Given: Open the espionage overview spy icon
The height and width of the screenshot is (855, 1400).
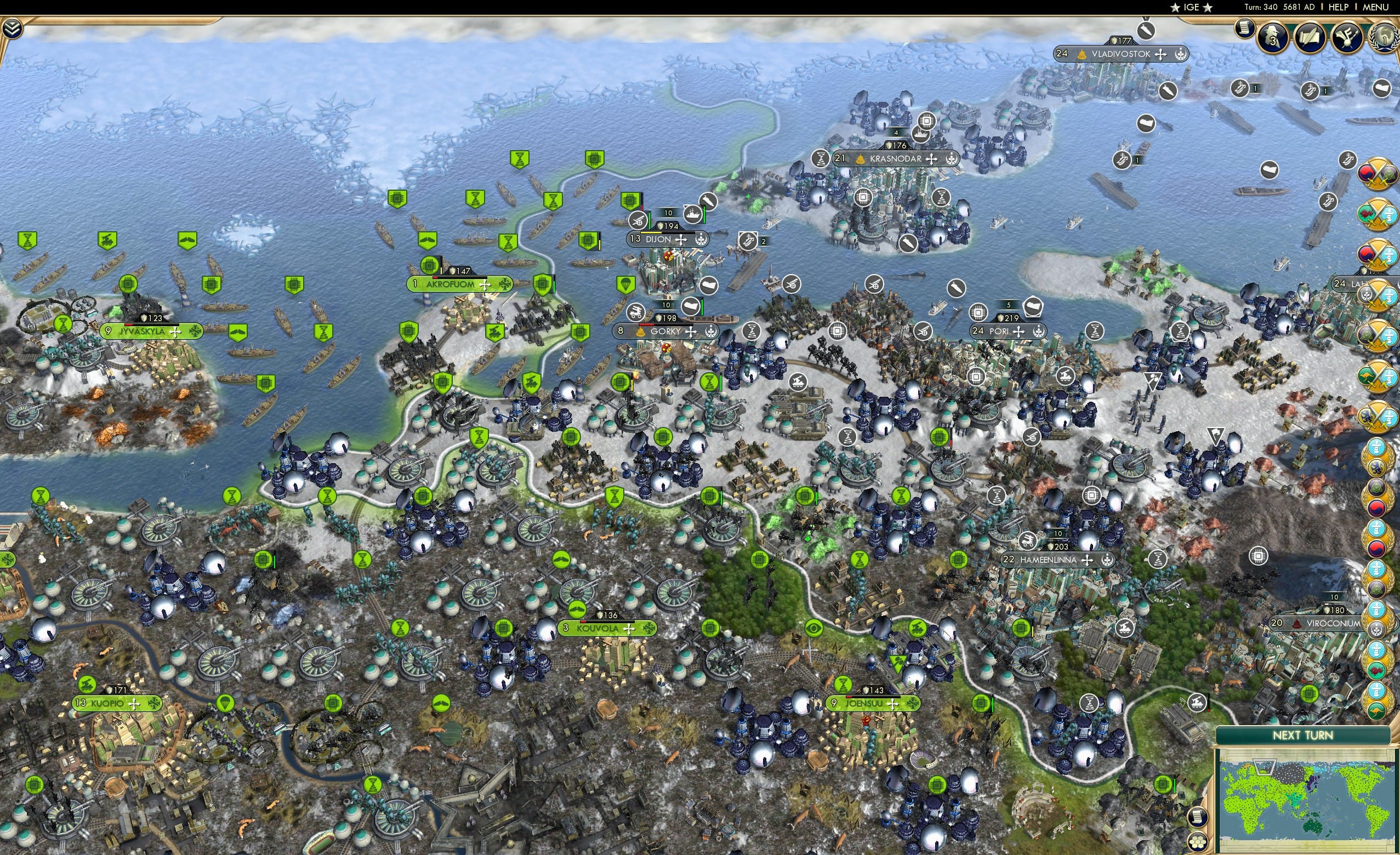Looking at the screenshot, I should (x=1273, y=36).
